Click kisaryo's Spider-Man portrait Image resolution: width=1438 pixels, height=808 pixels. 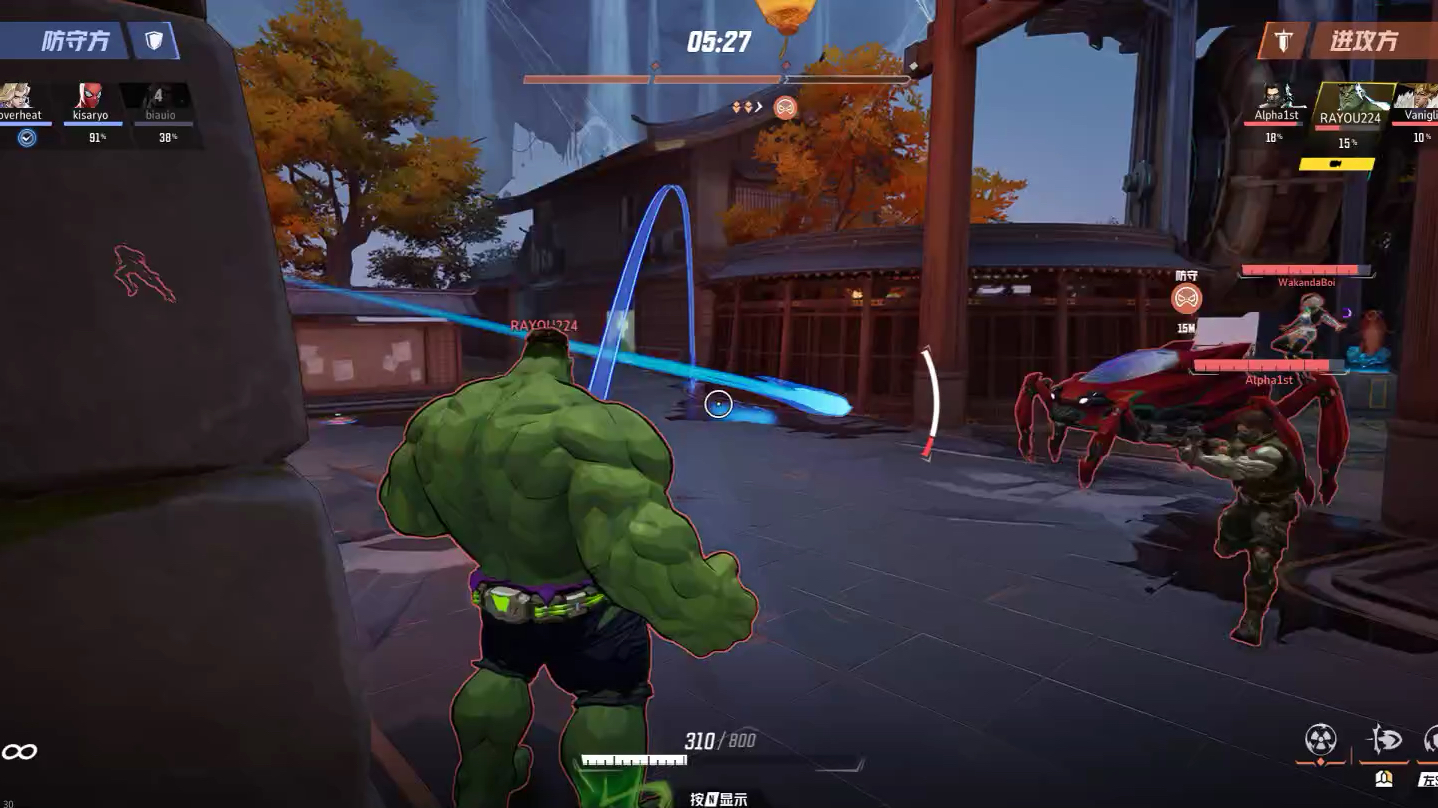point(90,96)
